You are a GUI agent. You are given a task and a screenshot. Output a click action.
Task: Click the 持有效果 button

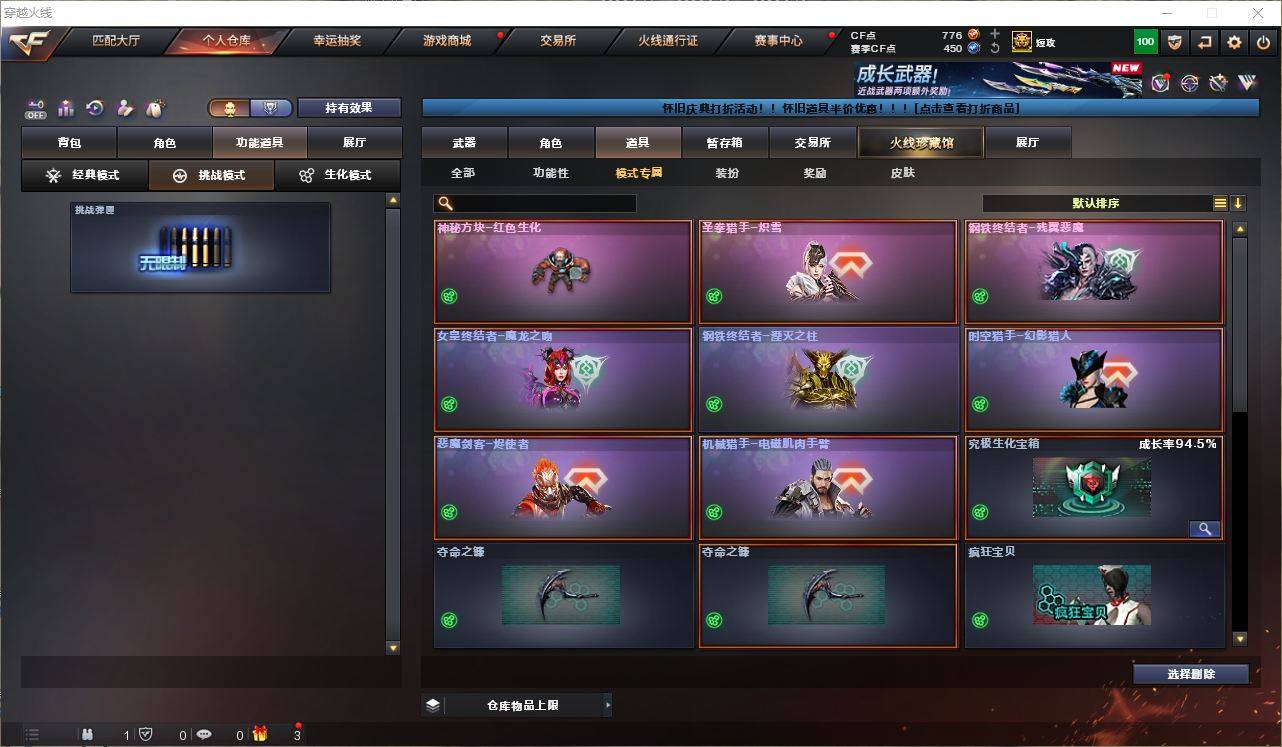(x=348, y=107)
